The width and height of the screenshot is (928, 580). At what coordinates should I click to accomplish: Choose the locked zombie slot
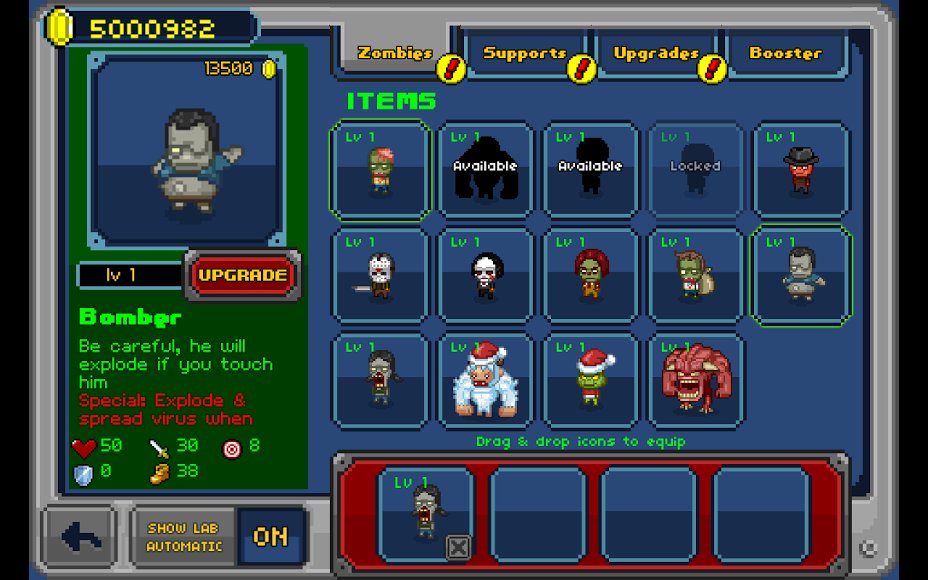tap(695, 169)
